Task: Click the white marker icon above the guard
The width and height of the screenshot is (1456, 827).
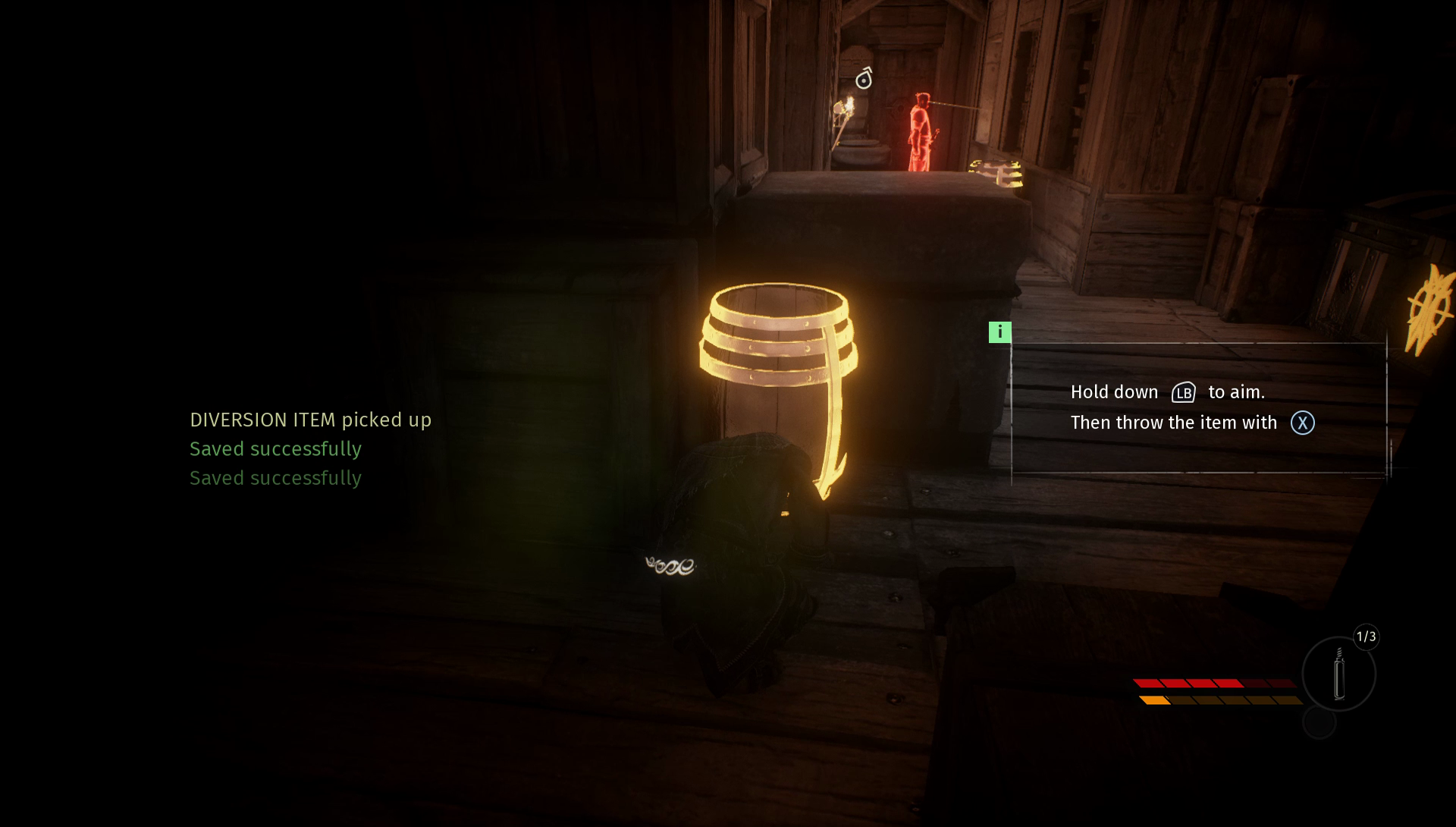Action: pos(864,78)
